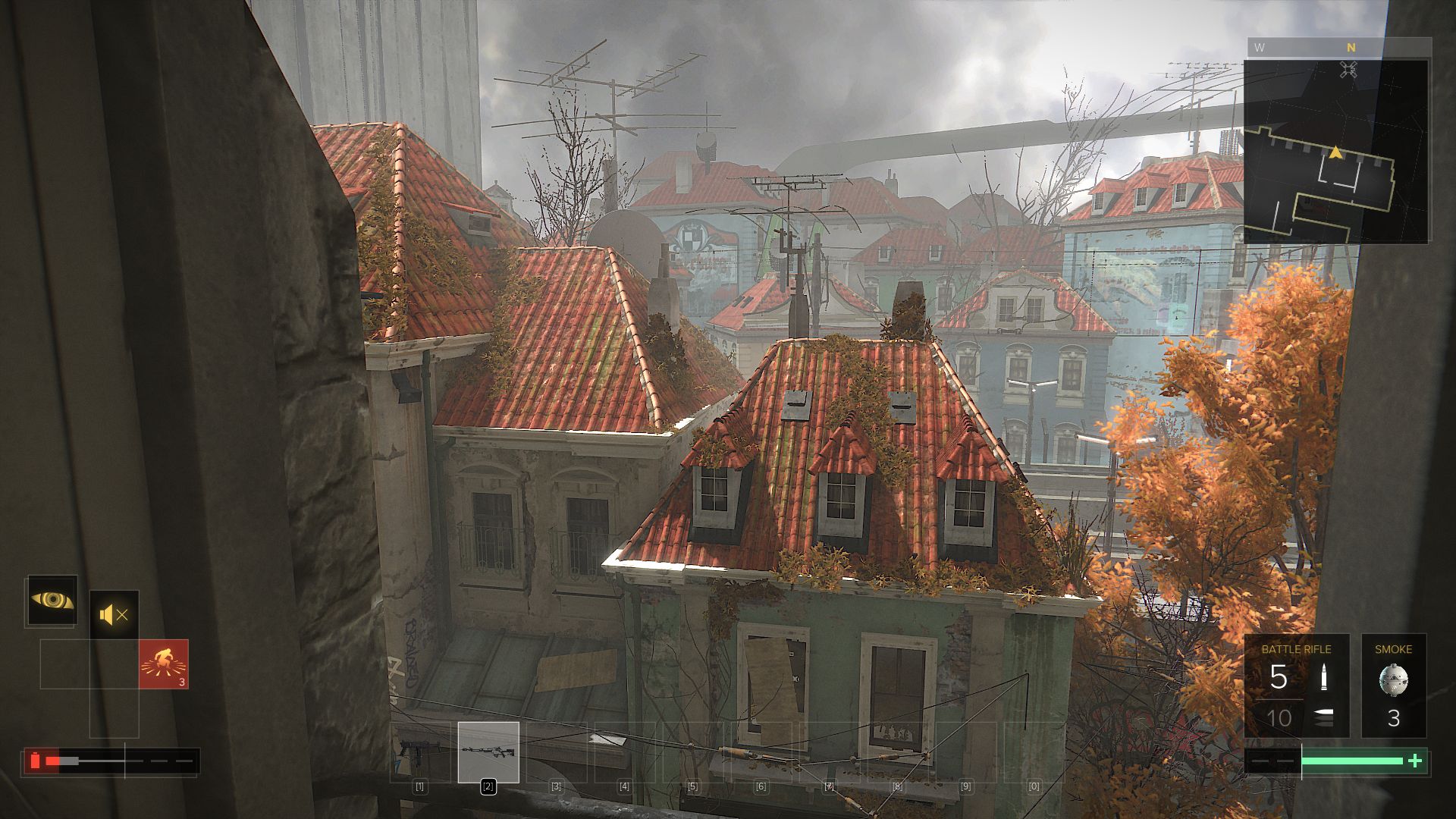Click the Battle Rifle weapon panel
1456x819 pixels.
coord(1296,686)
